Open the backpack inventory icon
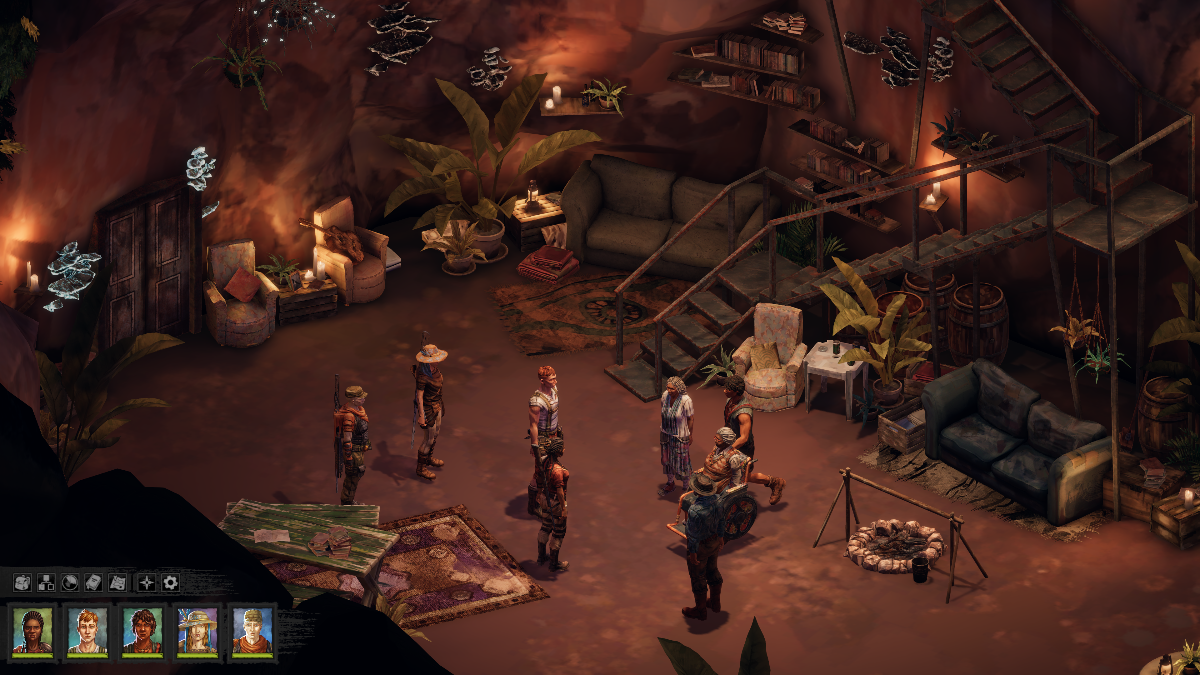Viewport: 1200px width, 675px height. [x=22, y=582]
